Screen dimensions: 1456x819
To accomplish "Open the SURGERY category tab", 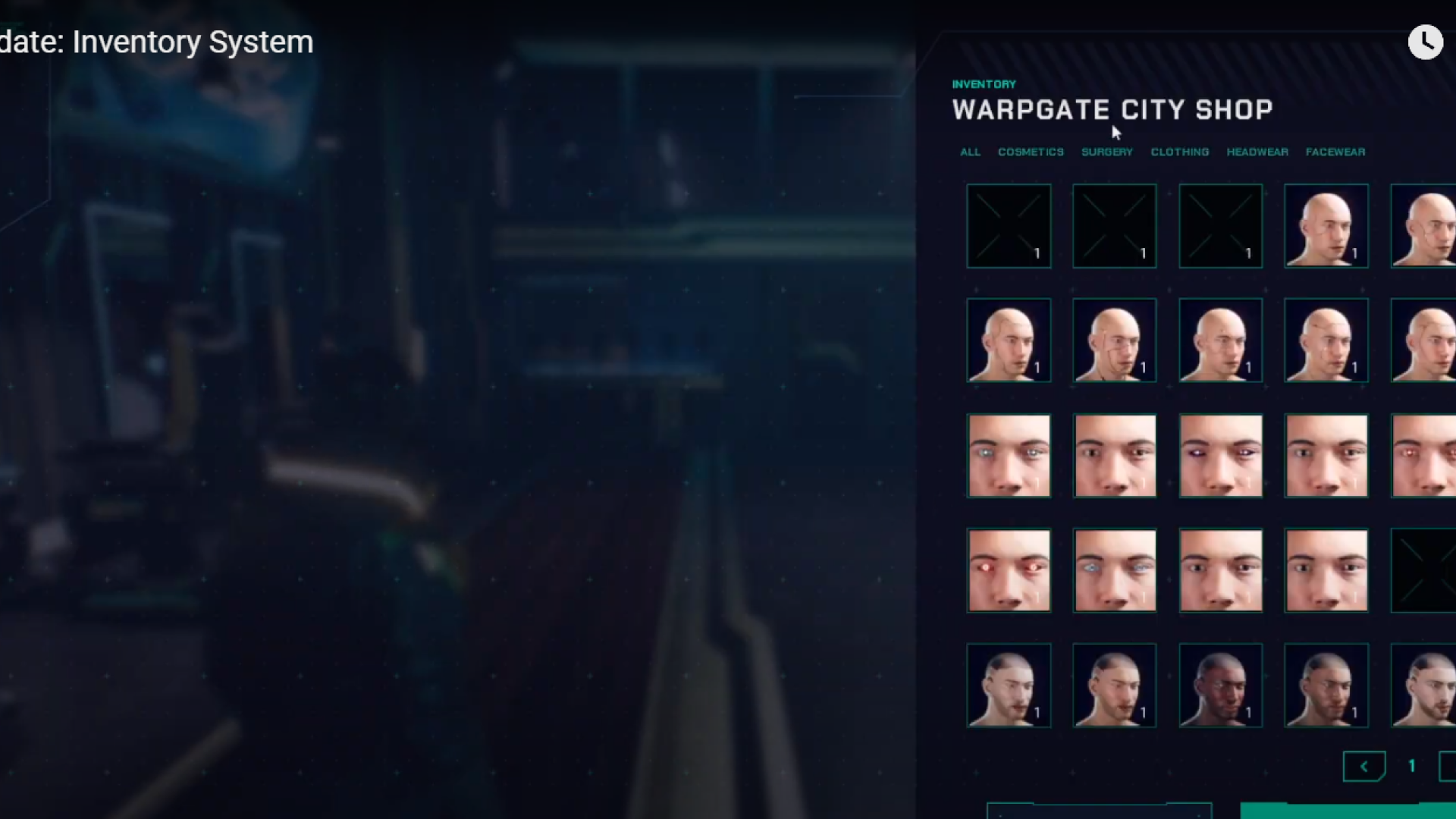I will [x=1106, y=152].
